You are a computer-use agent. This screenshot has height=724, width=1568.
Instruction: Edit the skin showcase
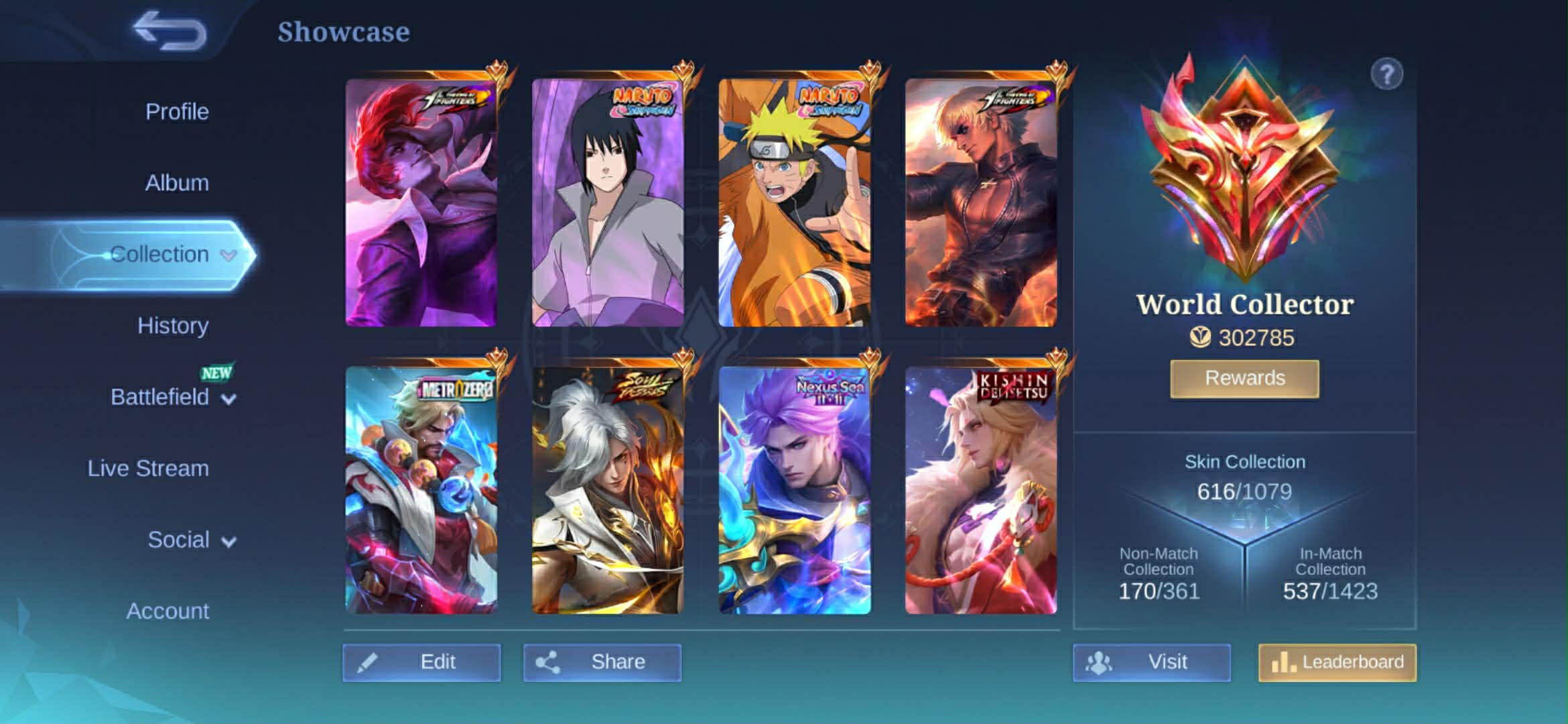(421, 662)
